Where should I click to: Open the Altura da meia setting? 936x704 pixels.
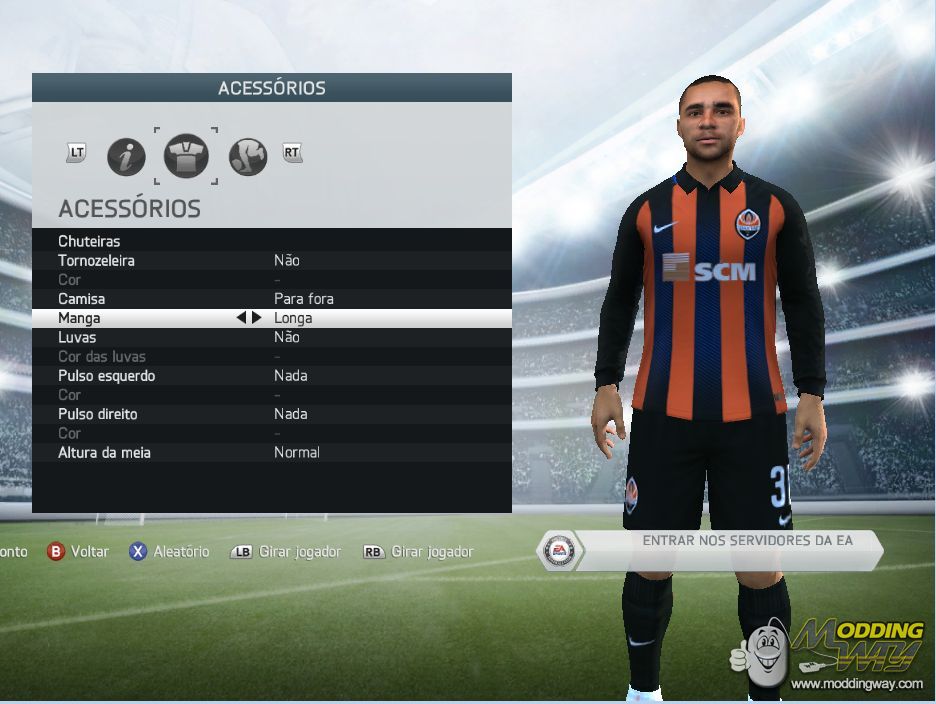271,453
